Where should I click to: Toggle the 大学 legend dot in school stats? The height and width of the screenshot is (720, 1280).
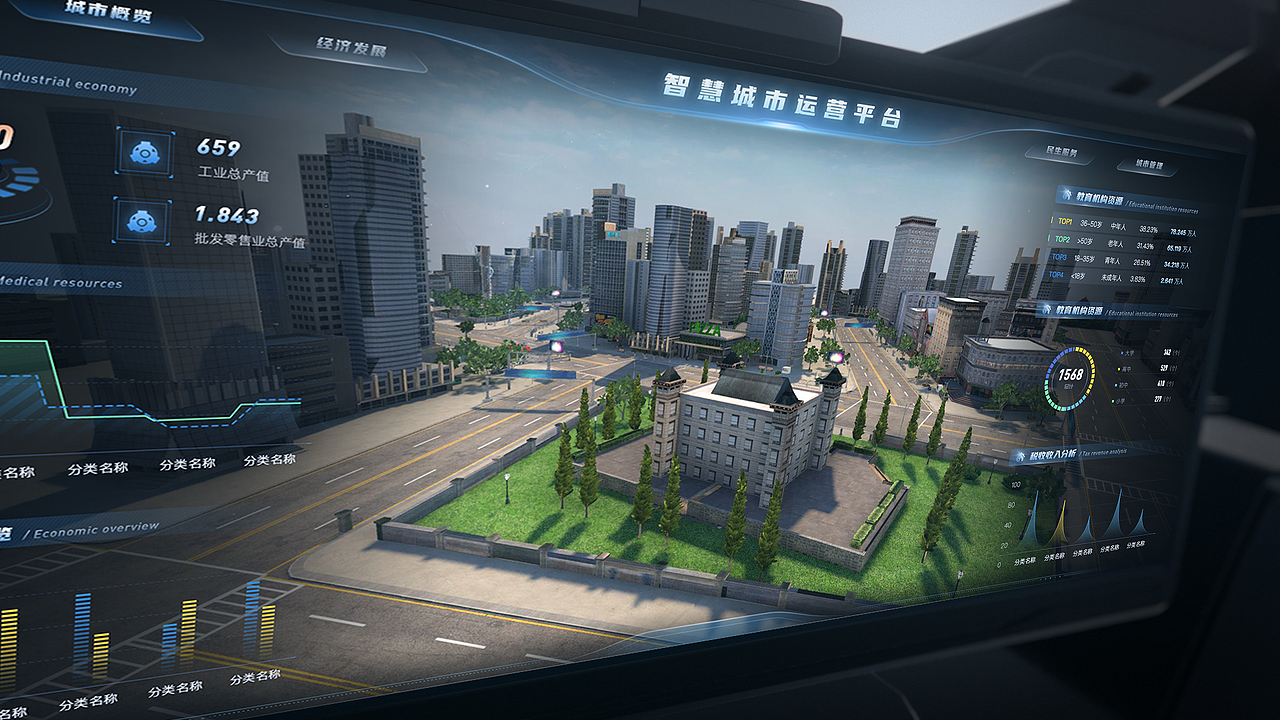pyautogui.click(x=1121, y=353)
